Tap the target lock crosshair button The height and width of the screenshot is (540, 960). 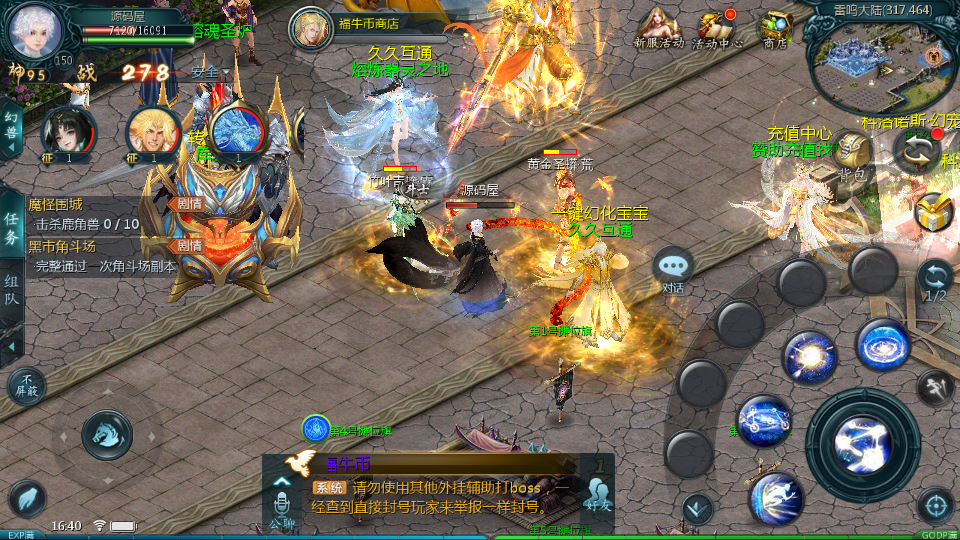coord(935,505)
